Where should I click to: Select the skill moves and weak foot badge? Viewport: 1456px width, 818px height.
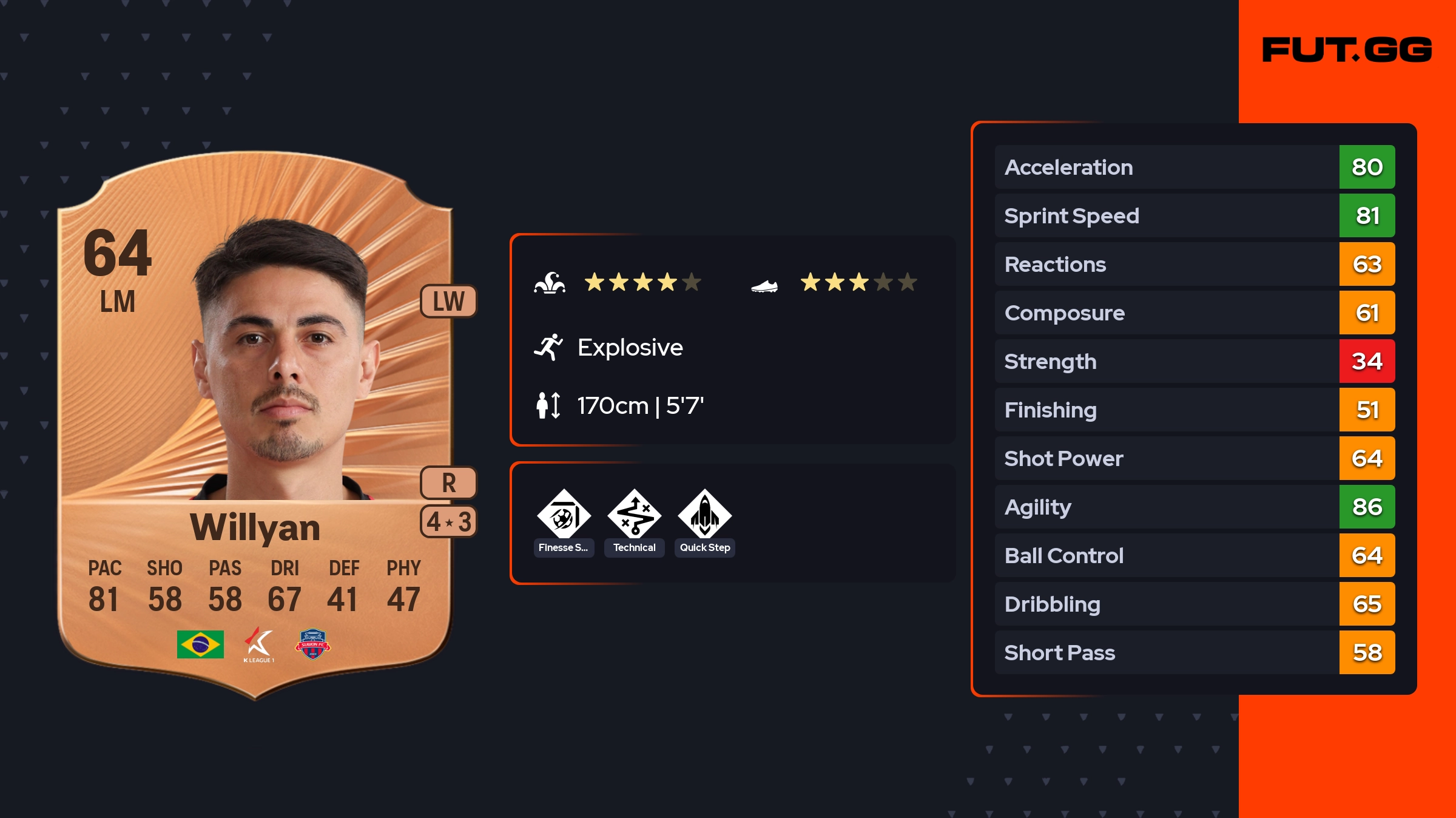448,521
